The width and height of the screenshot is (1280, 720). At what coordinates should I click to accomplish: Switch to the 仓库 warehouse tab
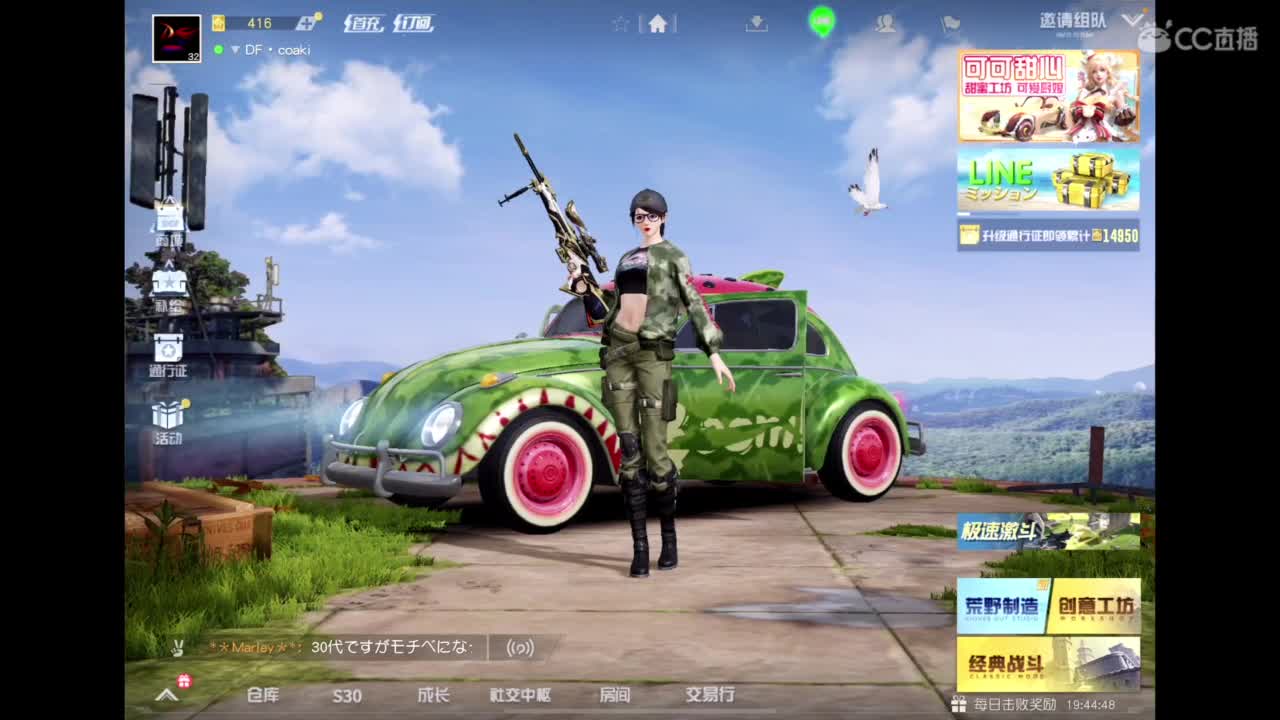coord(262,695)
